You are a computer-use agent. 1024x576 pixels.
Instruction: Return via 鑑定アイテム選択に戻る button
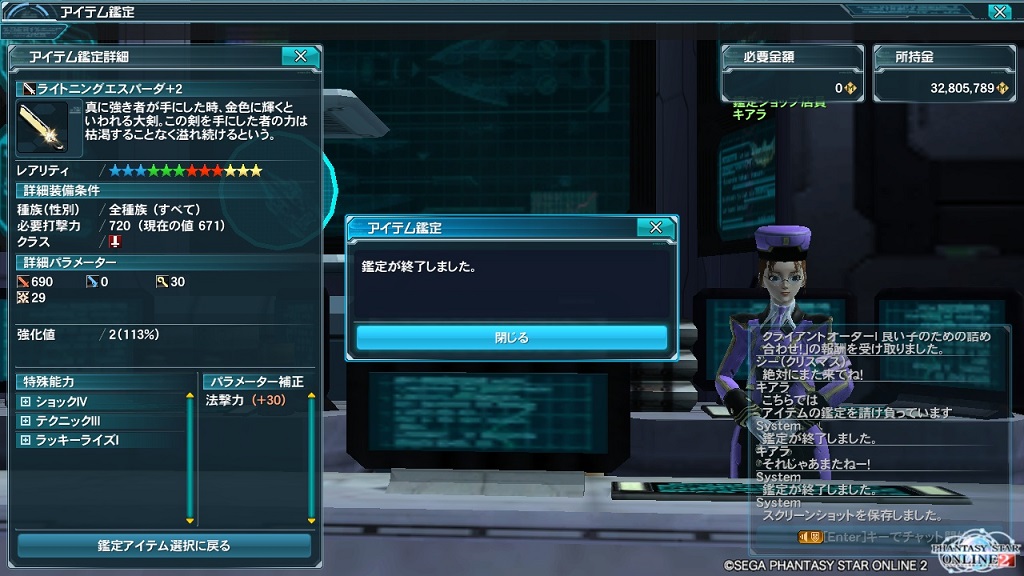coord(164,546)
